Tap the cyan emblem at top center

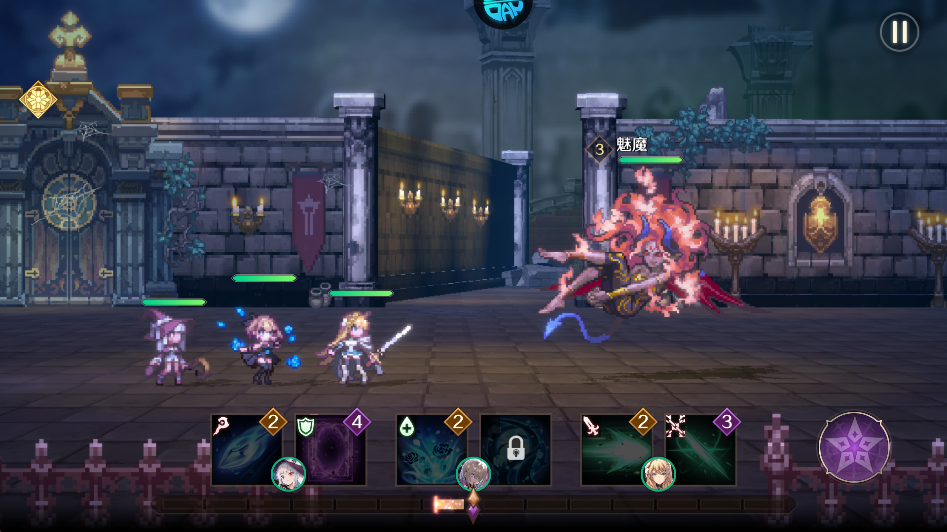pyautogui.click(x=503, y=10)
